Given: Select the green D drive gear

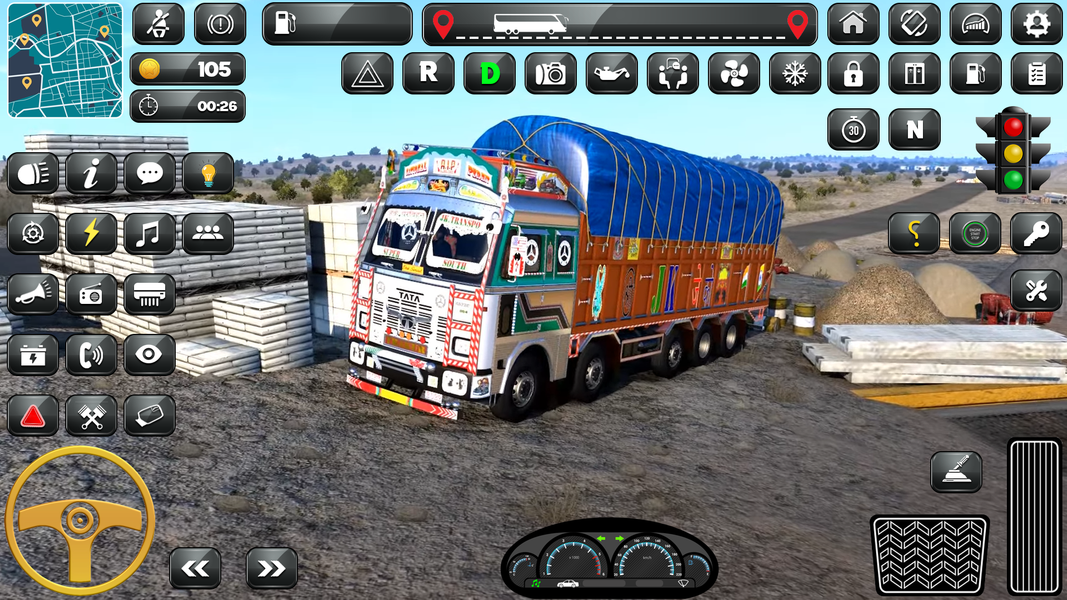Looking at the screenshot, I should click(x=489, y=73).
